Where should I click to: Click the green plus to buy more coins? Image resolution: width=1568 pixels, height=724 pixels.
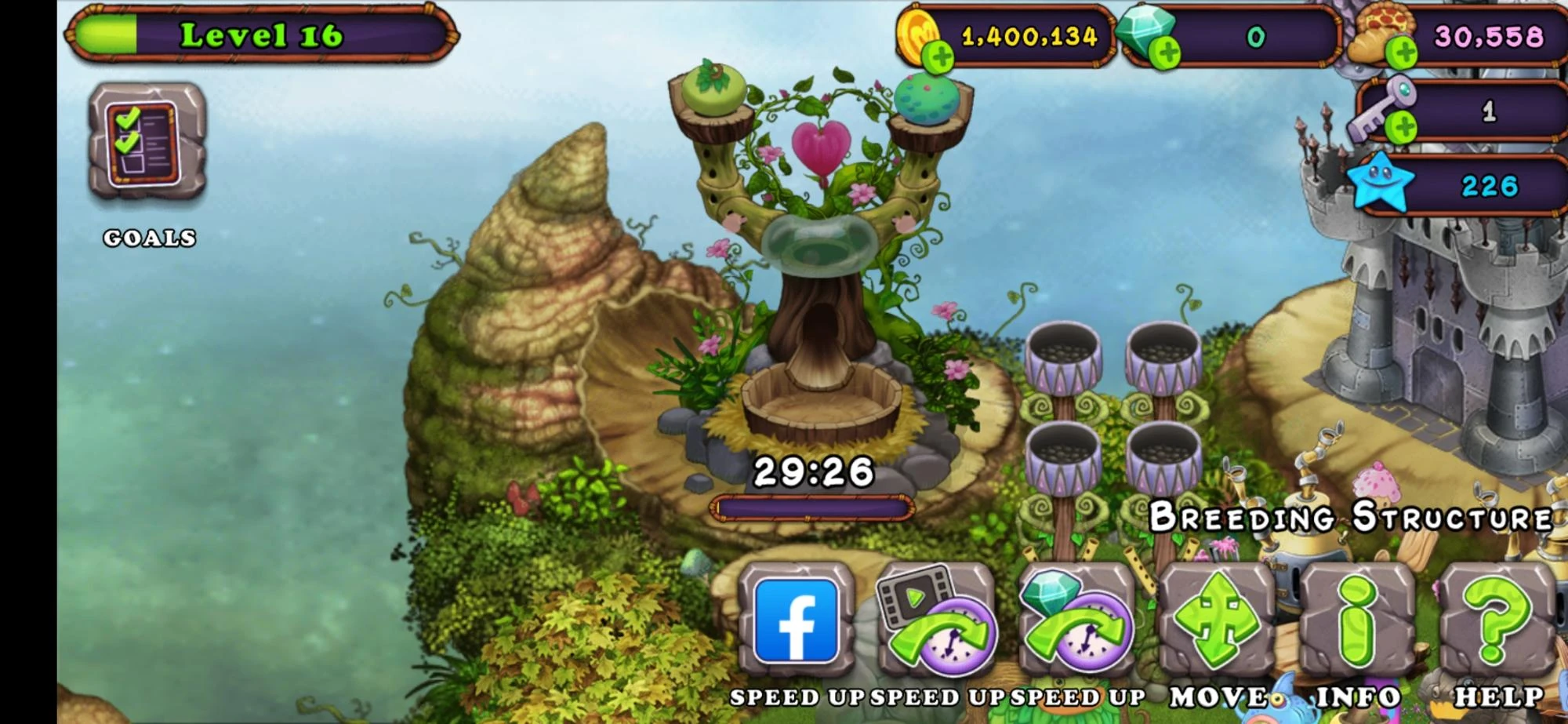938,55
